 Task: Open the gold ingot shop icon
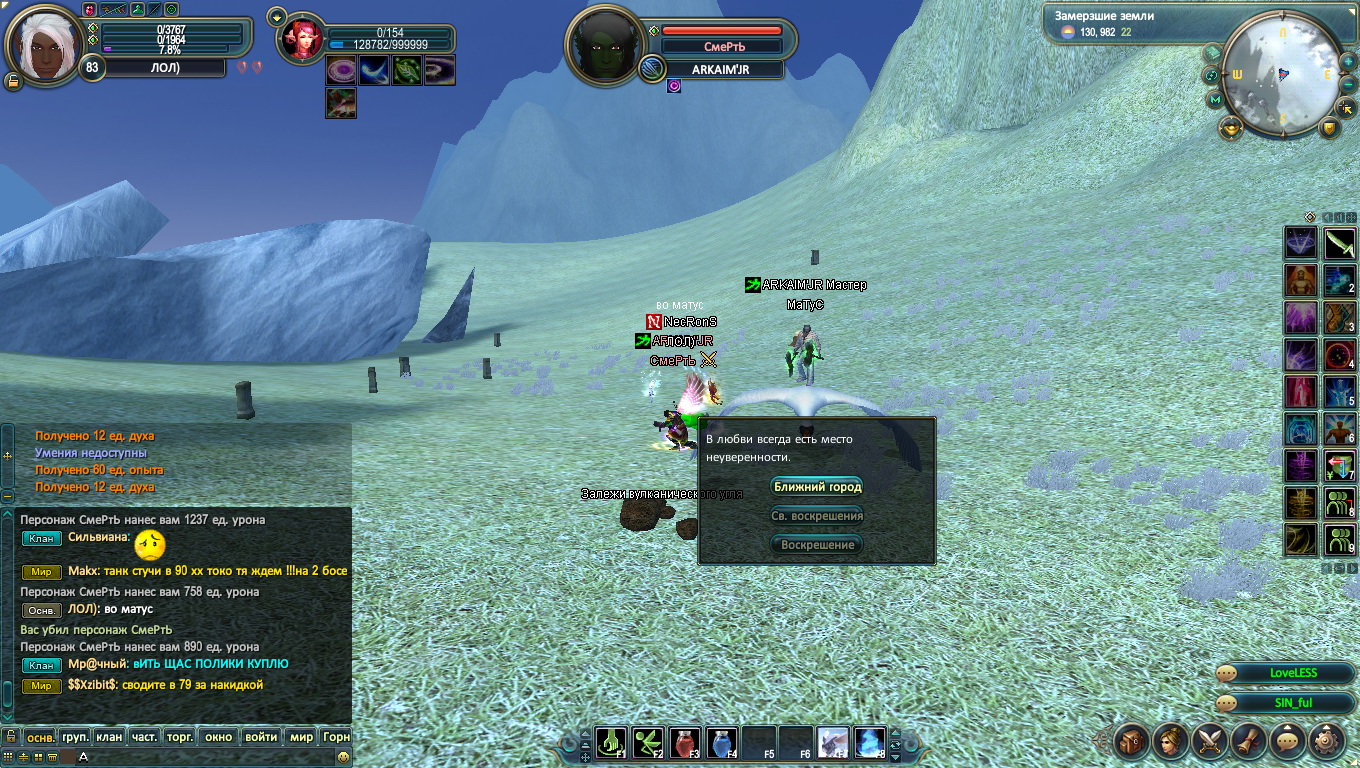coord(1230,127)
